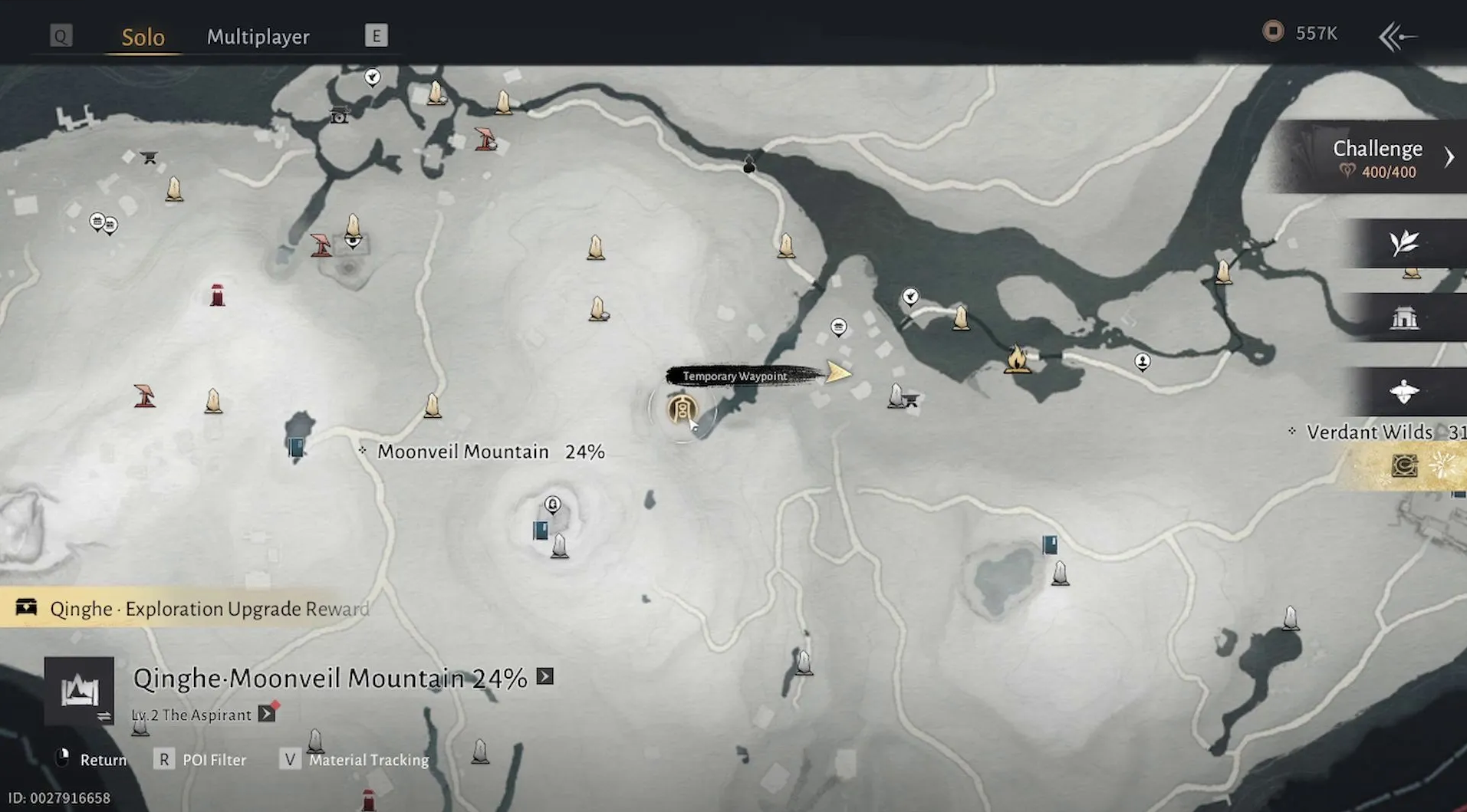
Task: Click the golden swirl icon near Verdant Wilds
Action: click(1404, 465)
